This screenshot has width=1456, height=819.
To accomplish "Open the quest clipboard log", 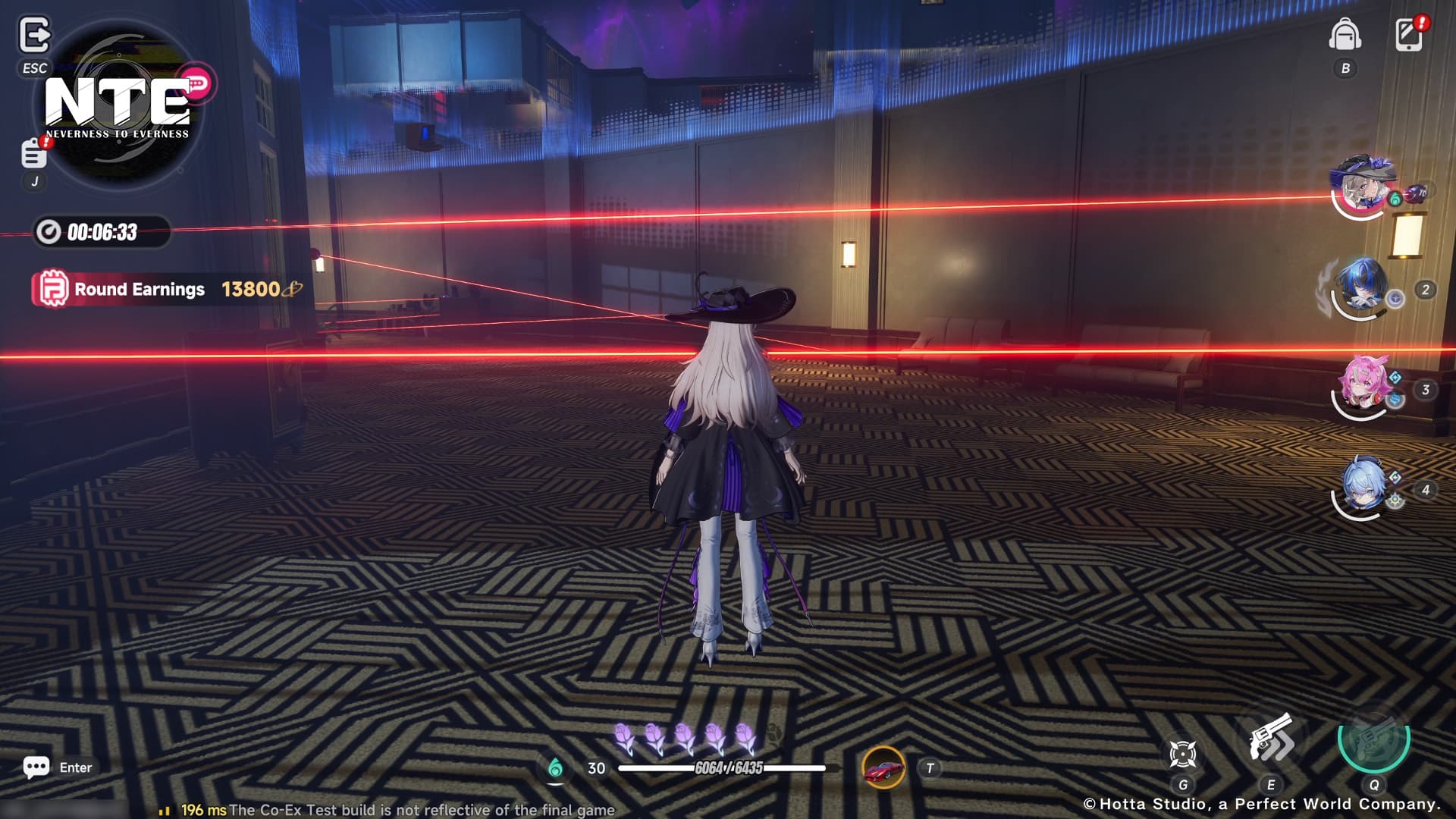I will 33,153.
